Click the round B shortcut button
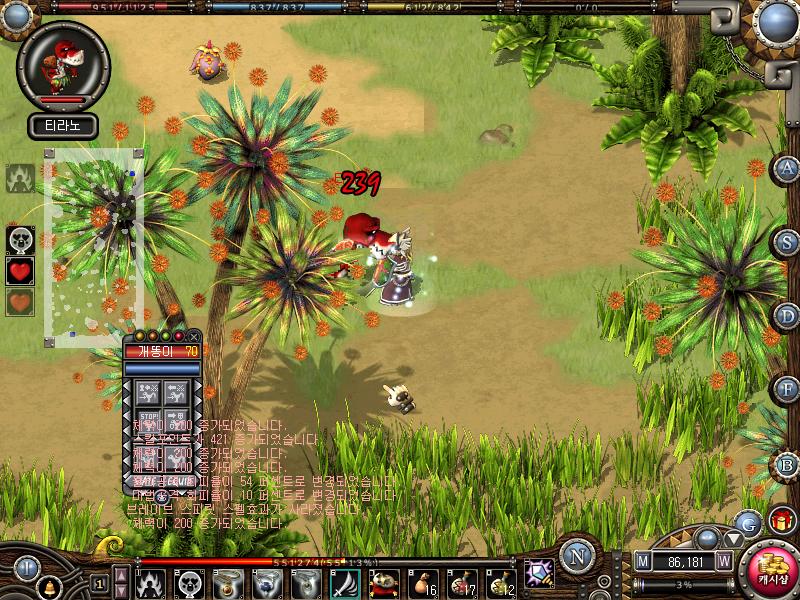The width and height of the screenshot is (800, 600). point(787,465)
